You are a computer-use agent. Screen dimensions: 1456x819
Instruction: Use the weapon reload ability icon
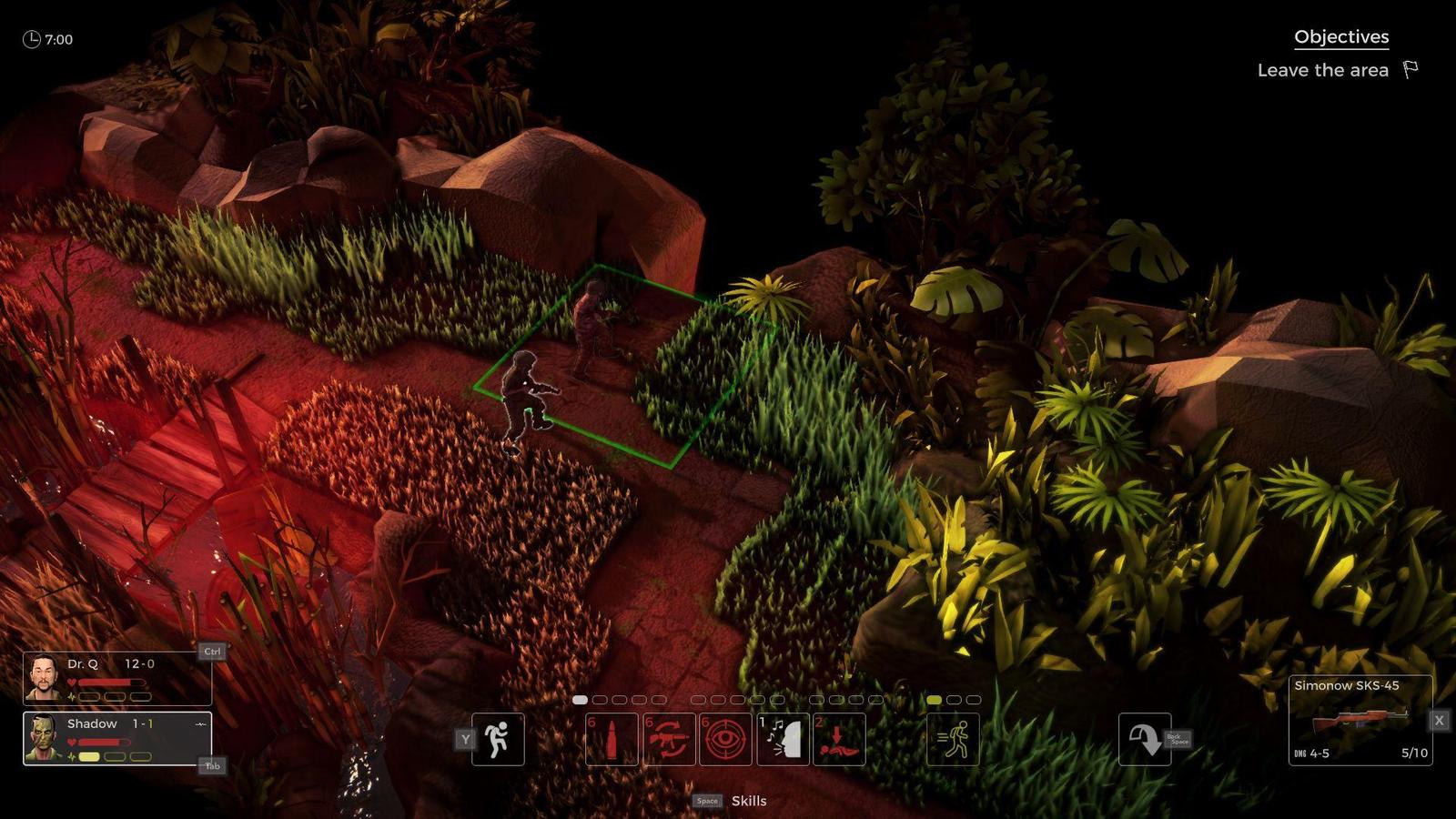coord(669,739)
